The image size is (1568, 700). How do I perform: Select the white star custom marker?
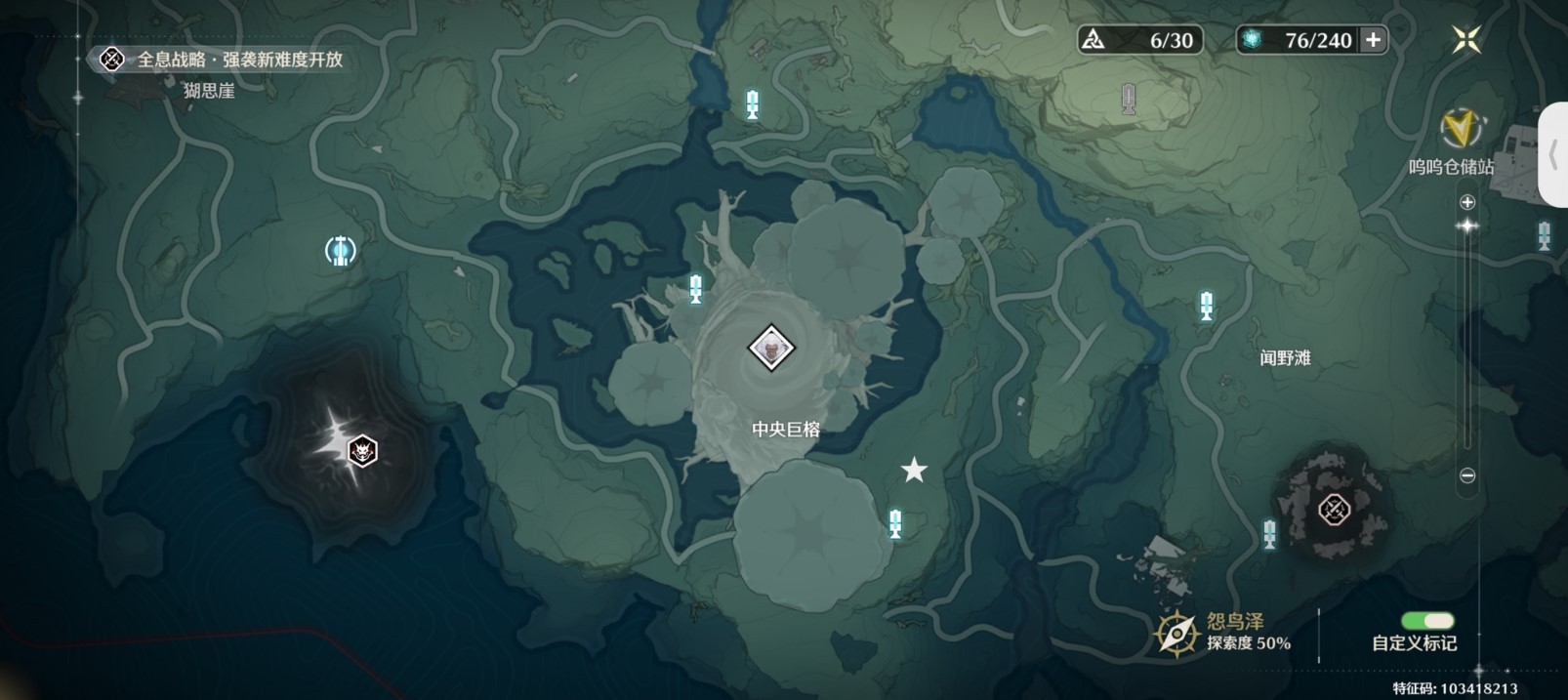[x=914, y=471]
